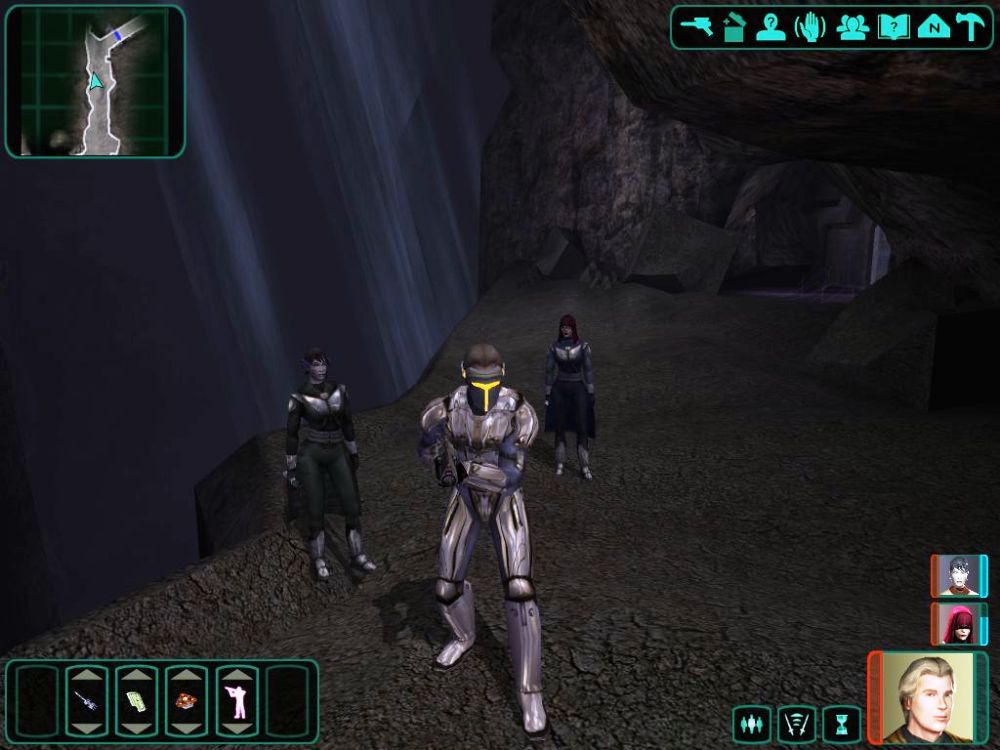The image size is (1000, 750).
Task: Cycle the syringe slot to the next item
Action: [87, 727]
